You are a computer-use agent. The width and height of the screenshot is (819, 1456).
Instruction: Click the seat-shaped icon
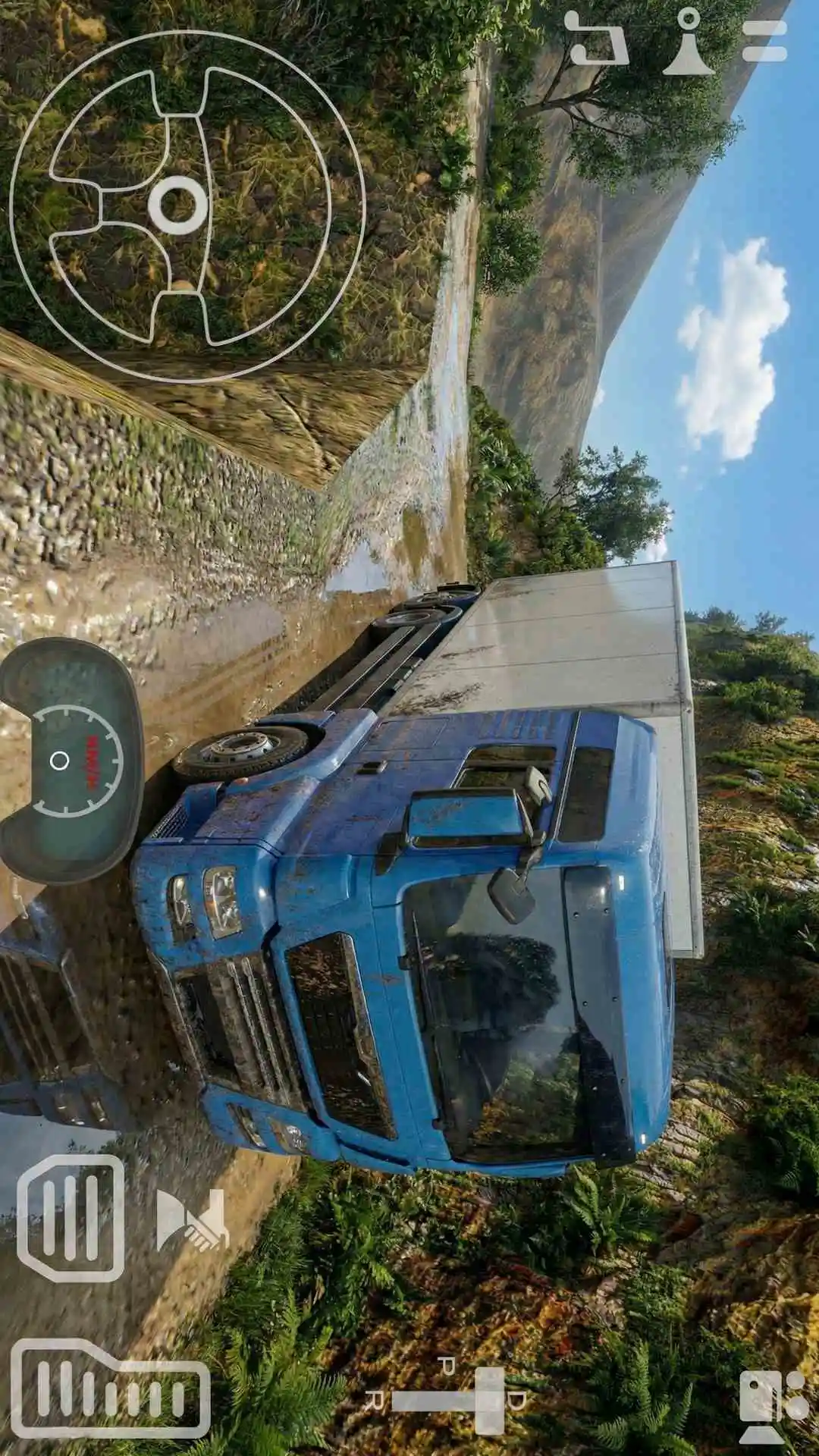(597, 38)
